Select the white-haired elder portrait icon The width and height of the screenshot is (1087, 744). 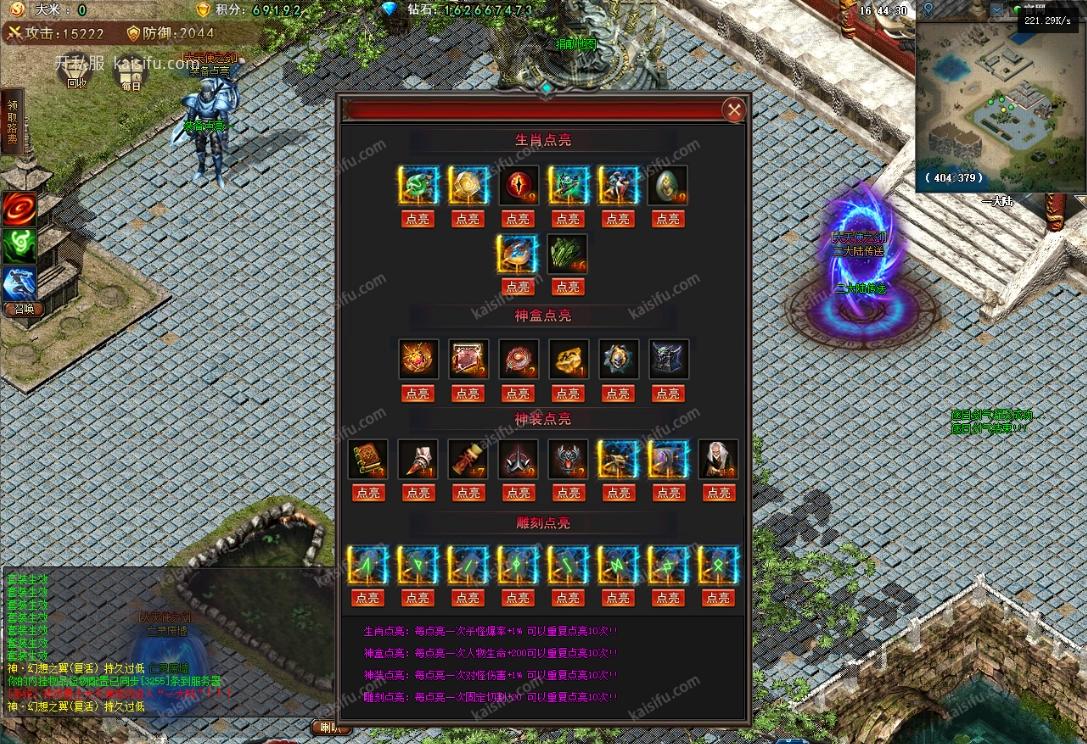pyautogui.click(x=718, y=459)
